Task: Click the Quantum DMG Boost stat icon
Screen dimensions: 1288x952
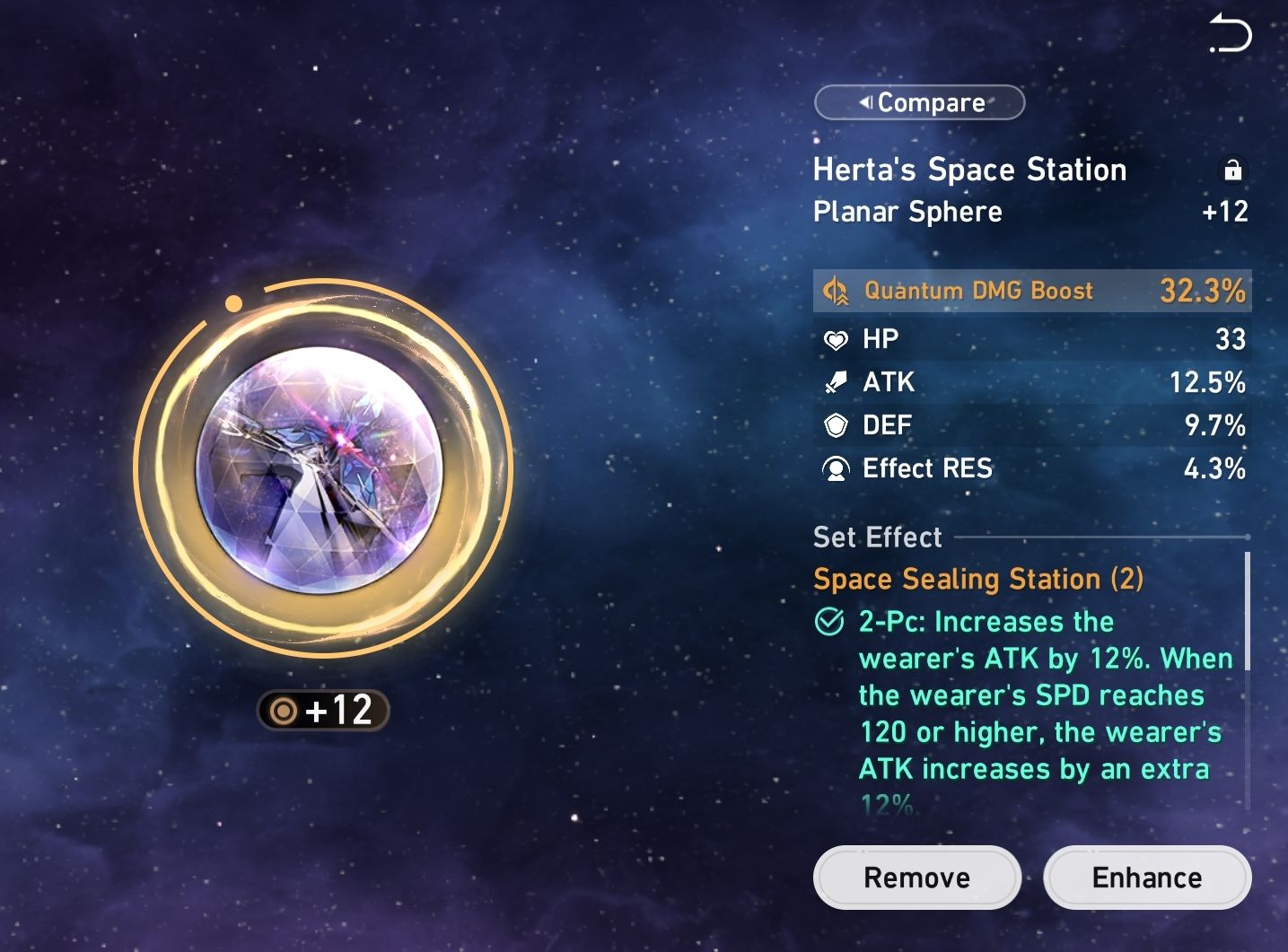Action: [835, 290]
